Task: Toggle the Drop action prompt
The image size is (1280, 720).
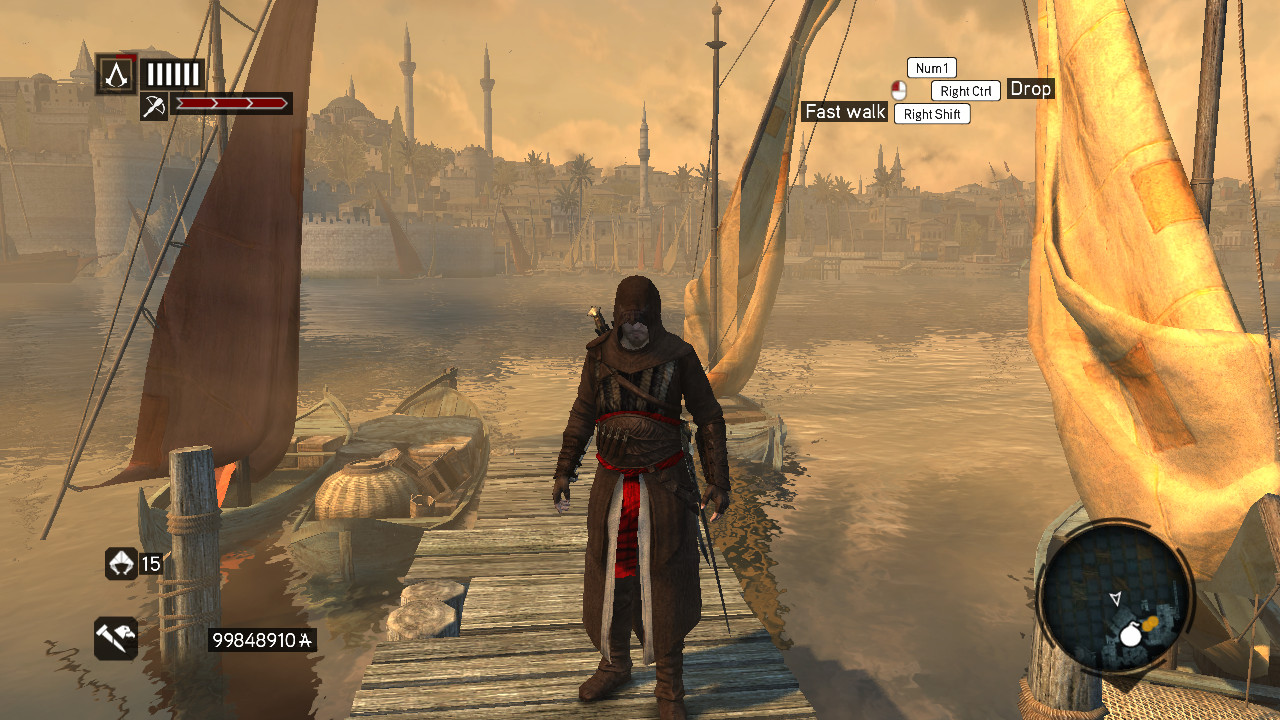Action: (1031, 89)
